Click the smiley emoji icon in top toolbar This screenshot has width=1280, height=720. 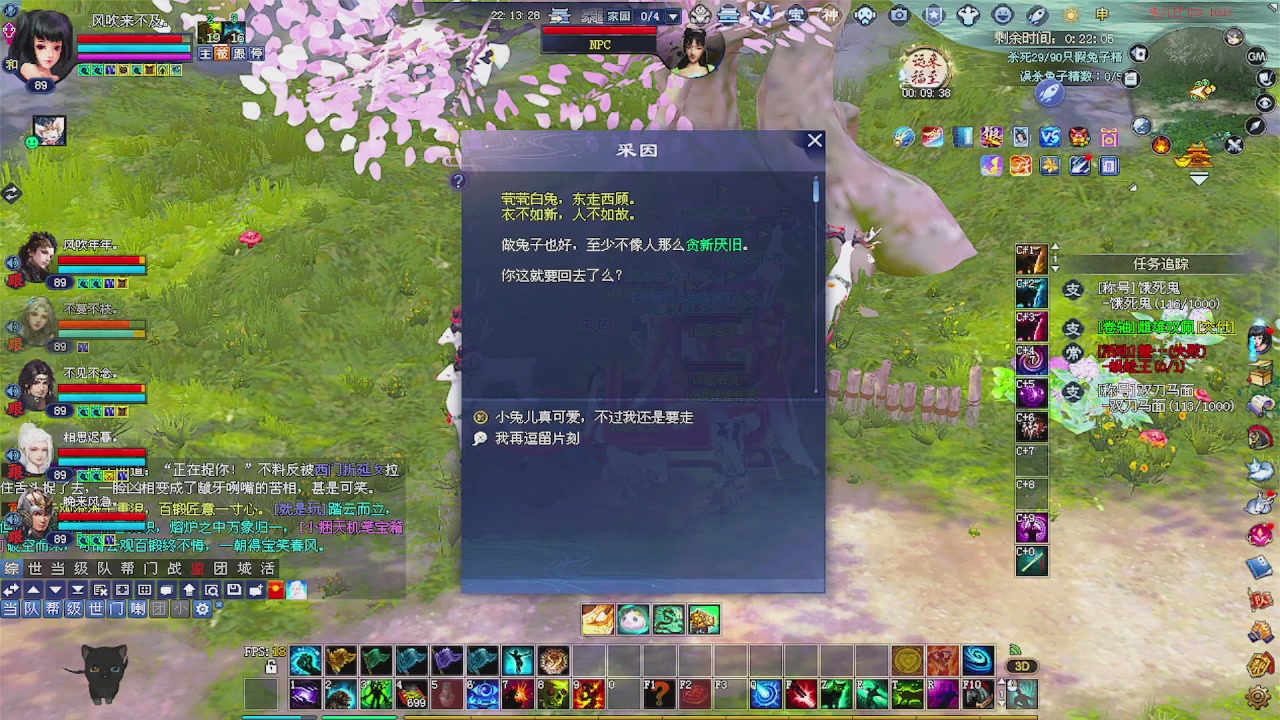[x=1001, y=14]
